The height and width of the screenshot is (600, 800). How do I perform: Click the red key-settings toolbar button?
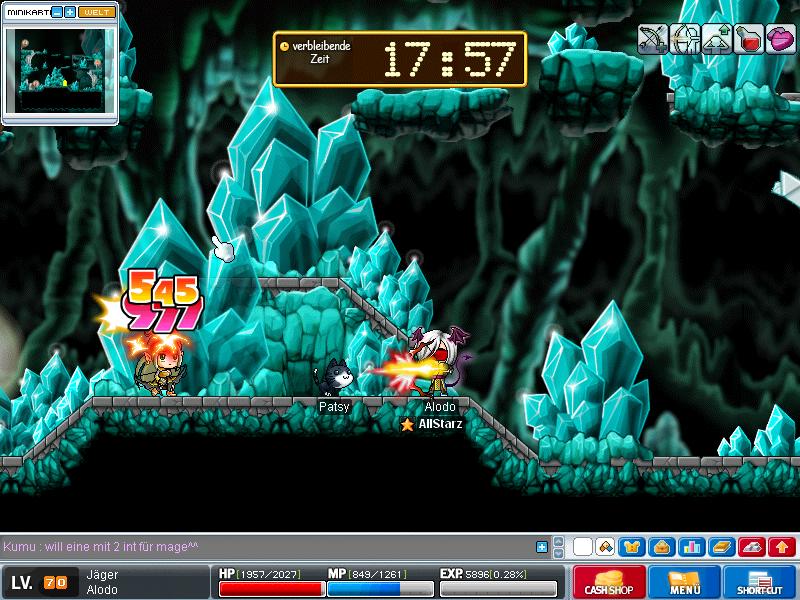tap(751, 547)
